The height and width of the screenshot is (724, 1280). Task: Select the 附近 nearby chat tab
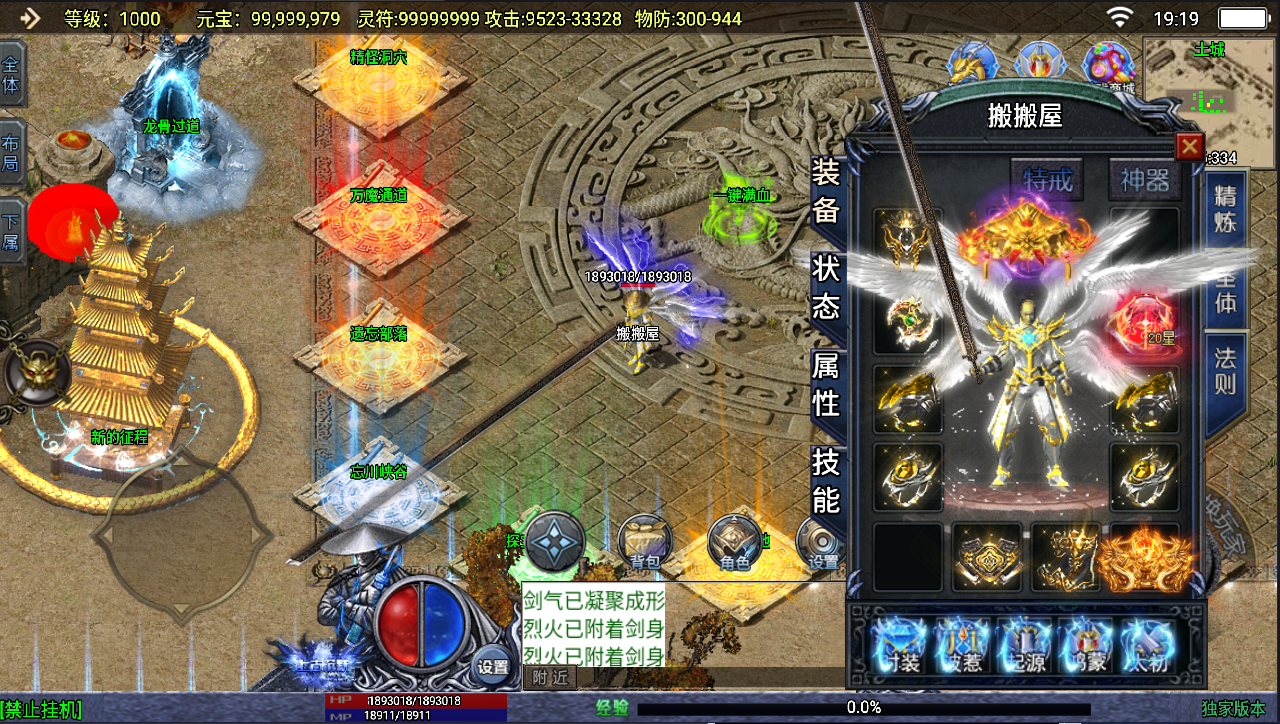point(549,677)
